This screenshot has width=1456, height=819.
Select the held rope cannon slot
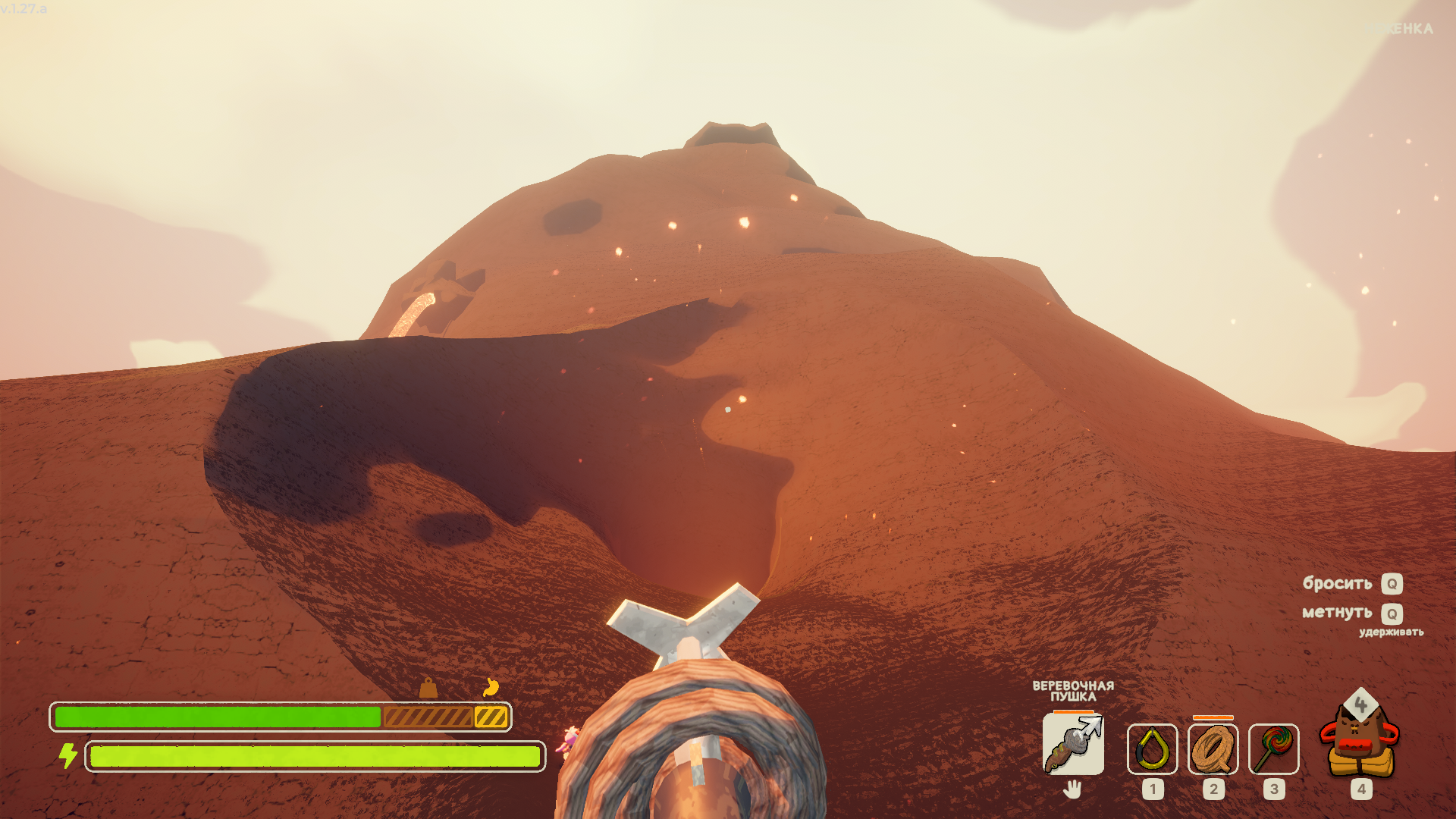[1073, 745]
